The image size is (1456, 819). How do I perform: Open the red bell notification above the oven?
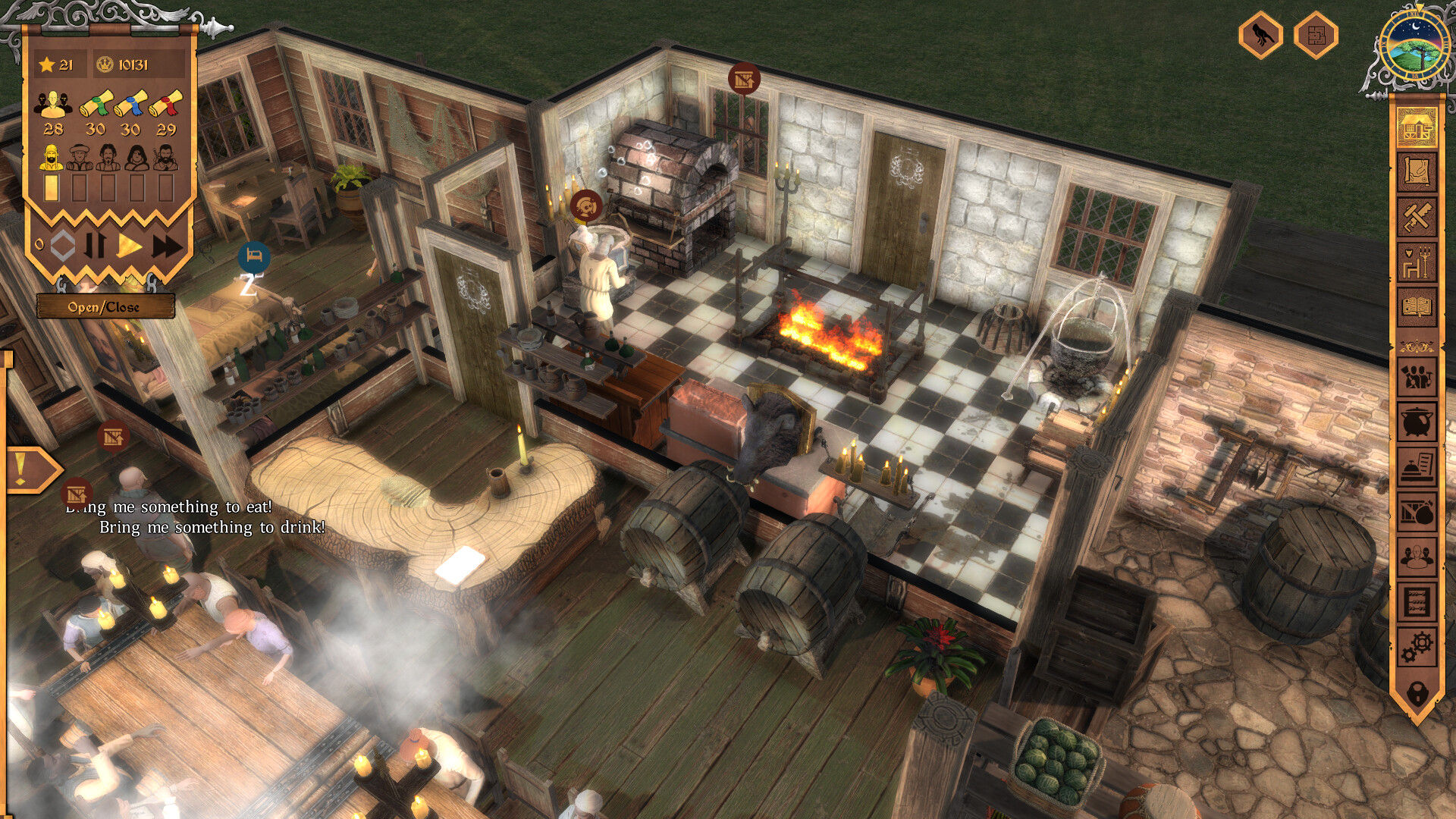coord(745,79)
